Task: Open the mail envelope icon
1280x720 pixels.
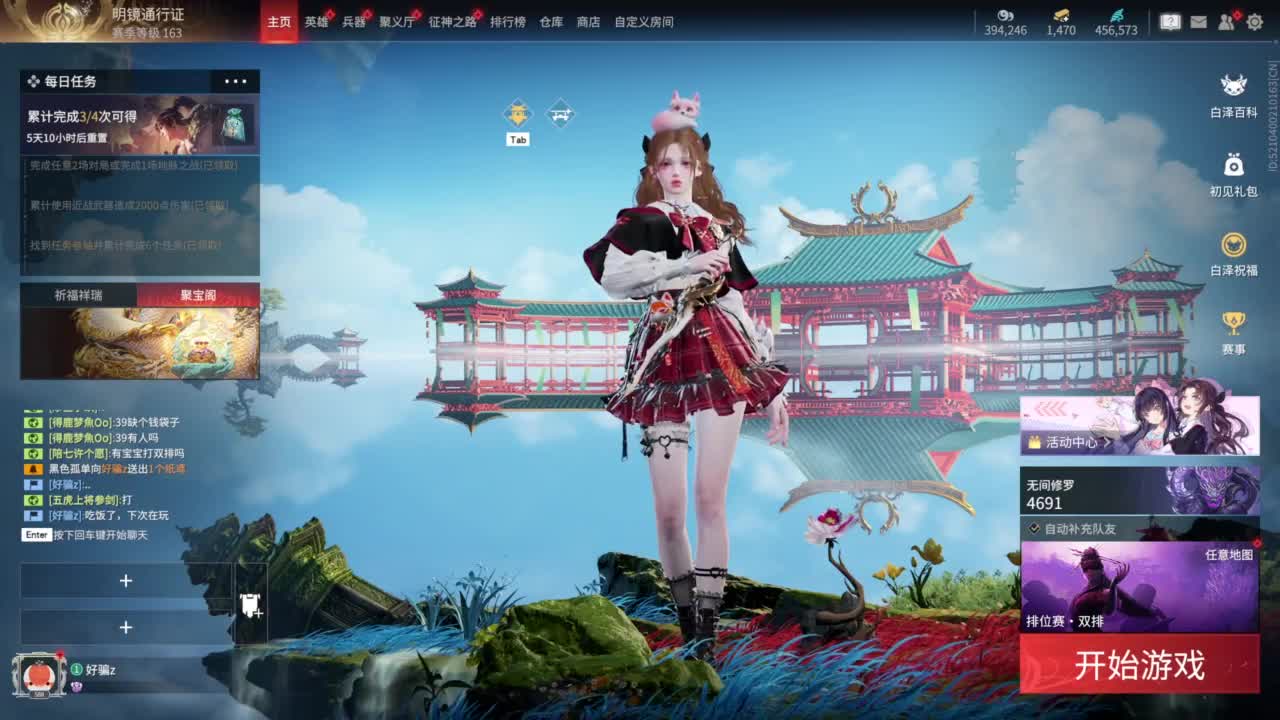Action: (1199, 23)
